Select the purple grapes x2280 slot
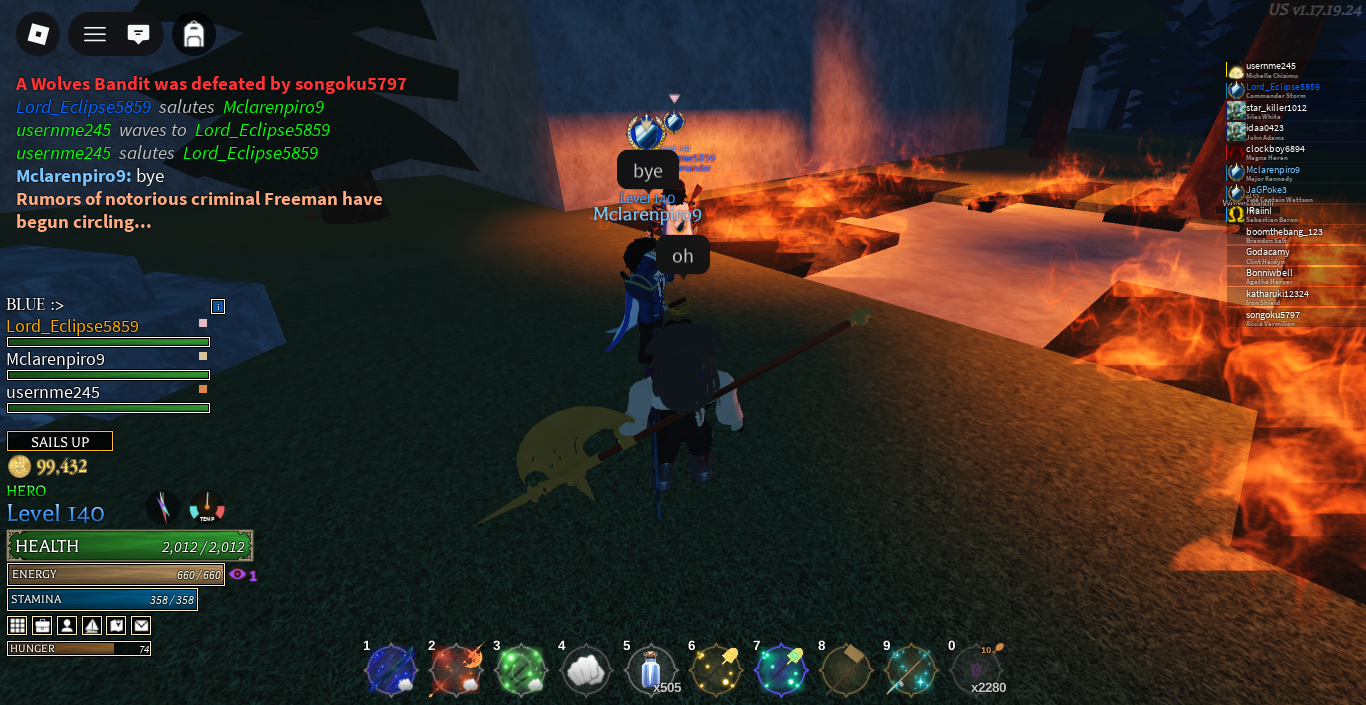 point(976,670)
